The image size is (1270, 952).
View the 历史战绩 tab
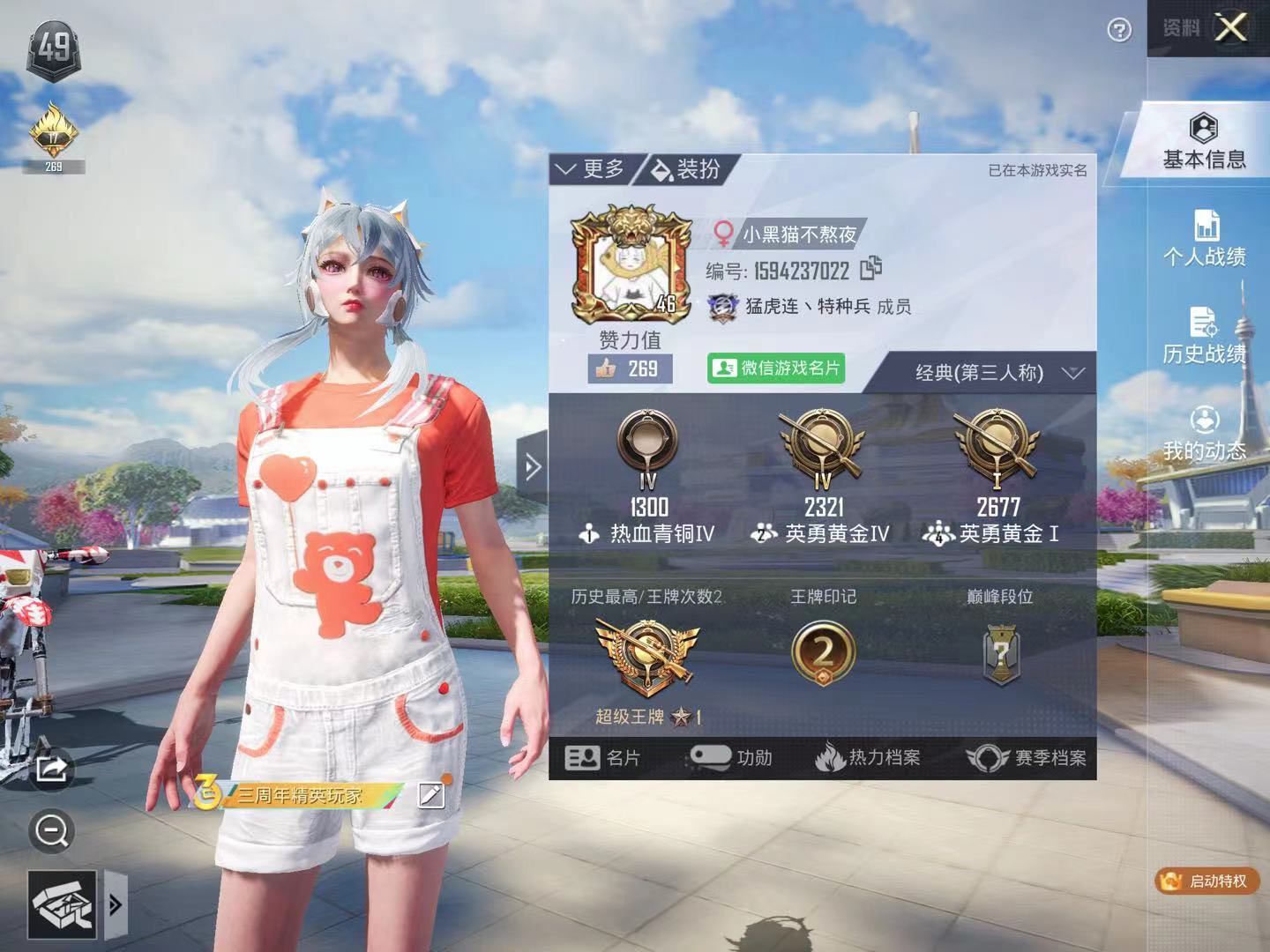[1204, 335]
